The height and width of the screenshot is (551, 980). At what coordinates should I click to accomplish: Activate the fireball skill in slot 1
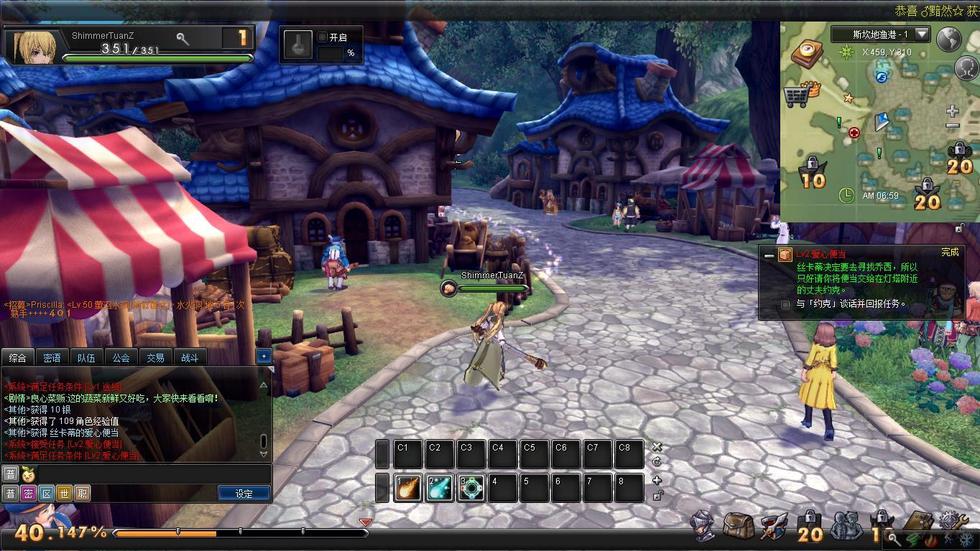(407, 488)
